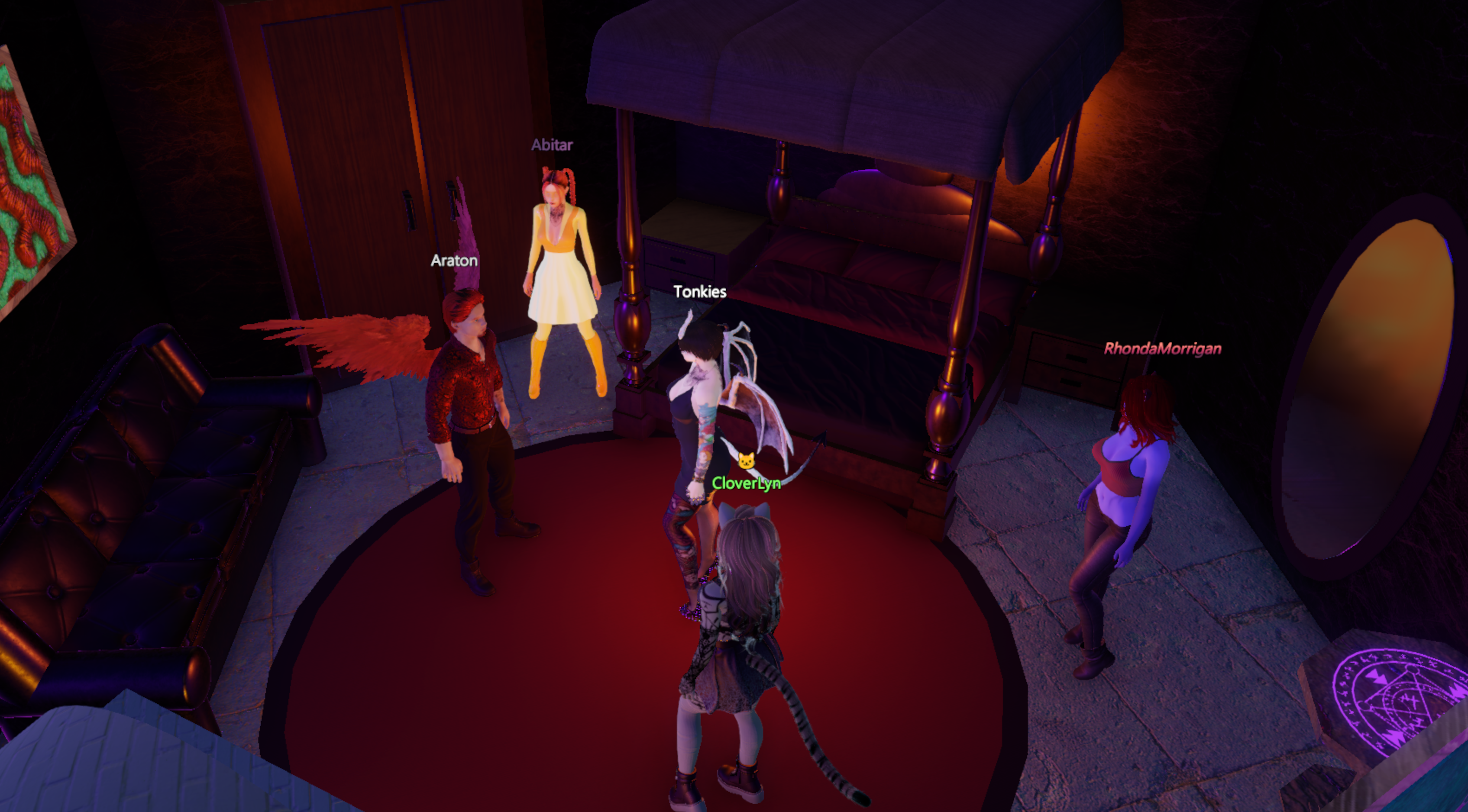Choose the Tonkies player nametag
This screenshot has width=1468, height=812.
(x=700, y=292)
